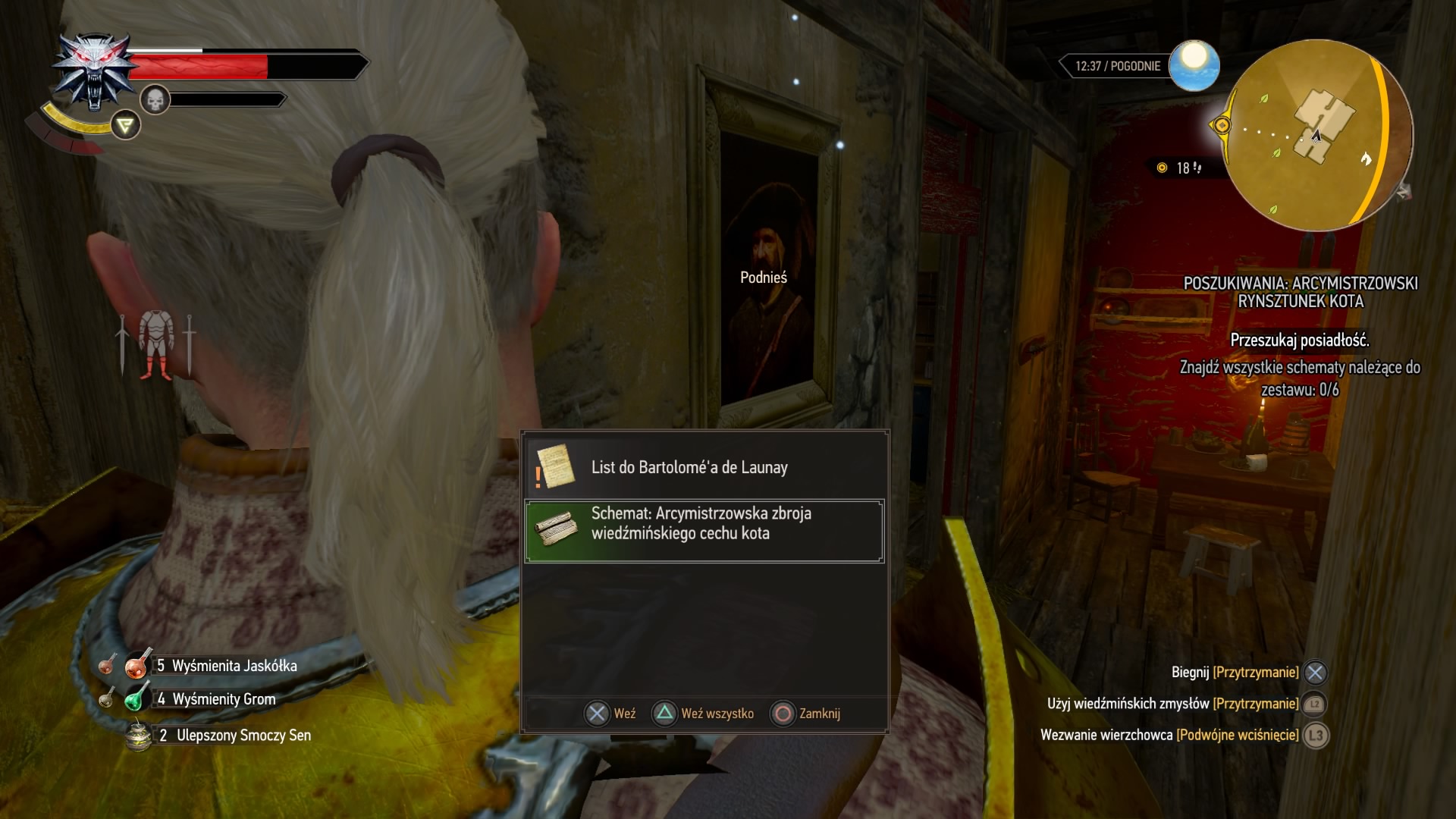Close the loot window with Zamknij
Screen dimensions: 1456x819
805,714
